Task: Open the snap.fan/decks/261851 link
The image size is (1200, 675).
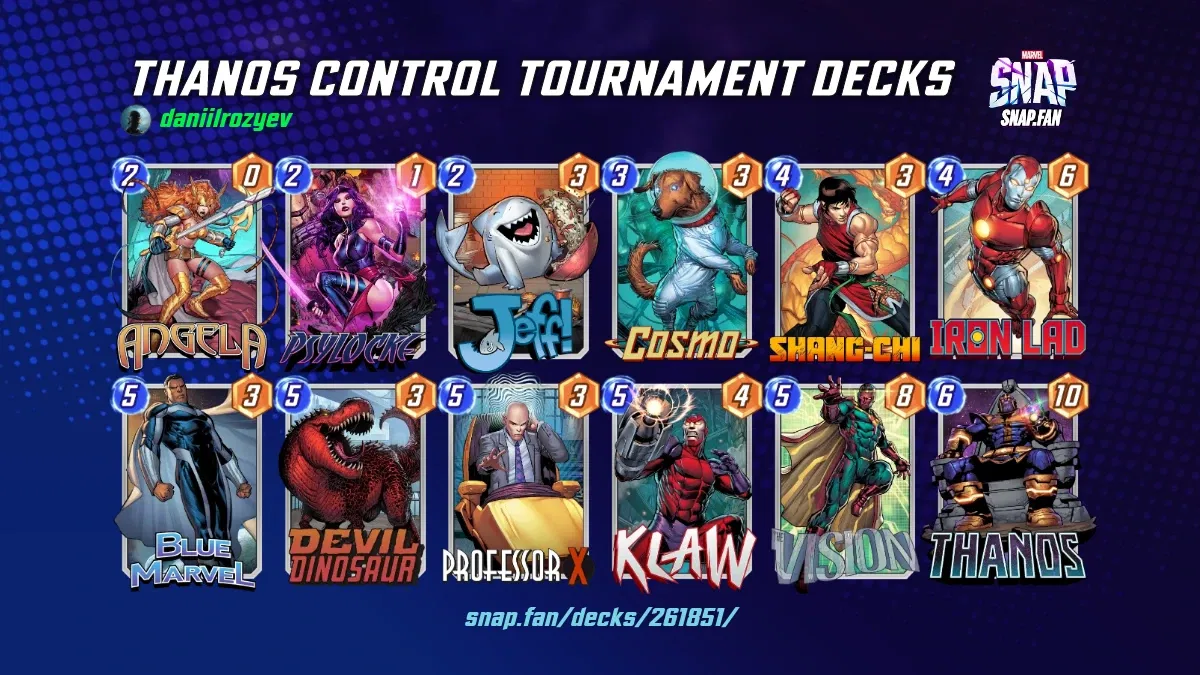Action: [600, 617]
